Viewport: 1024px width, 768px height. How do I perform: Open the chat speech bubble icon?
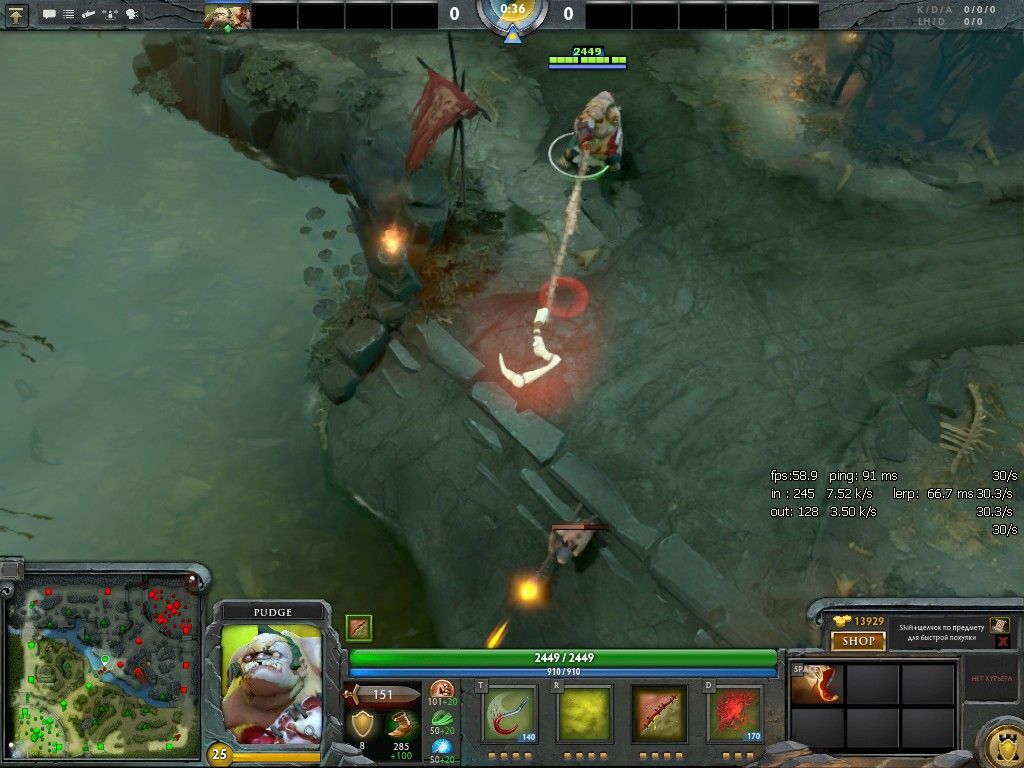point(48,15)
